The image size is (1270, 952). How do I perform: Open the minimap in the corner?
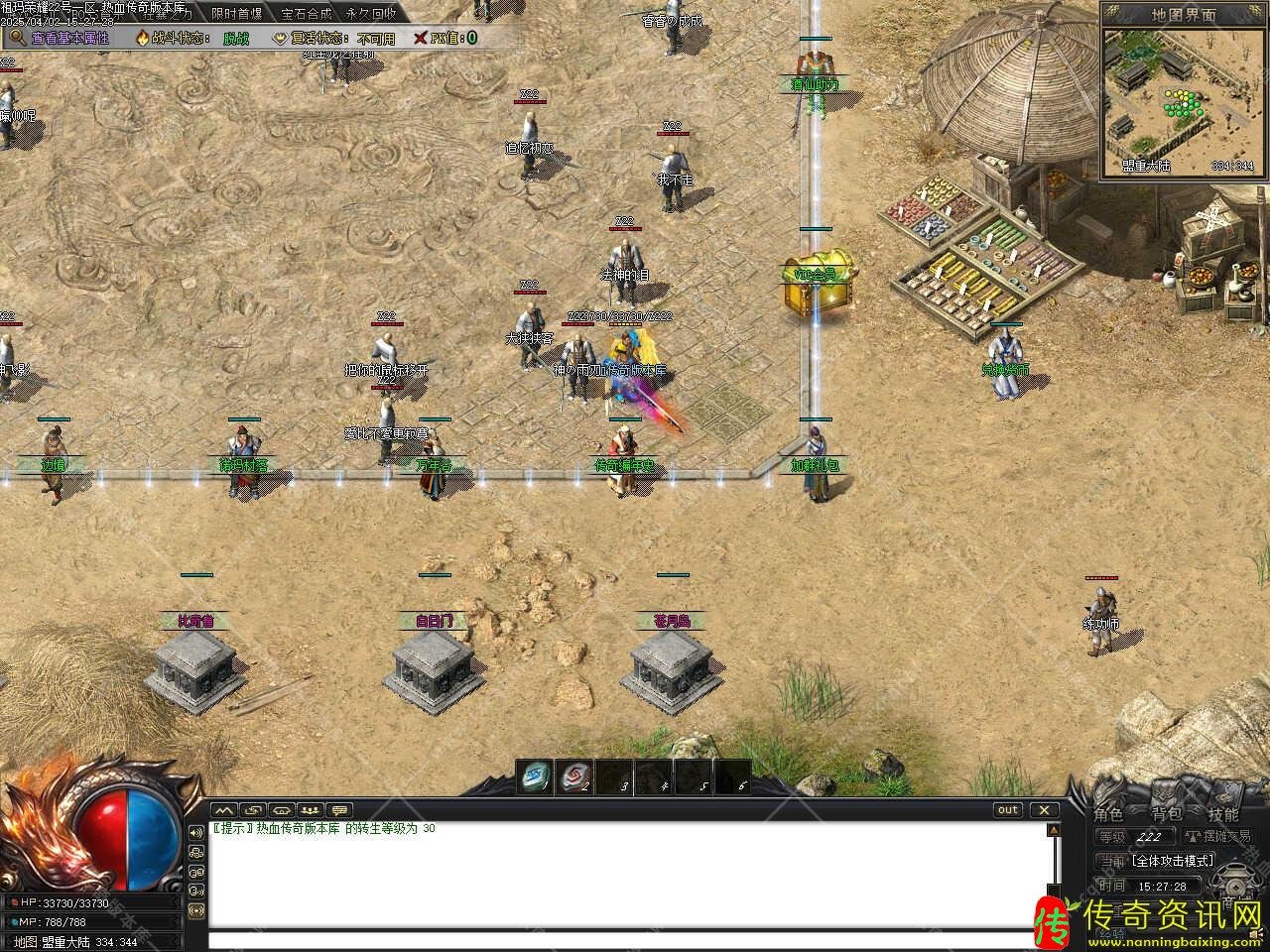pos(1184,102)
